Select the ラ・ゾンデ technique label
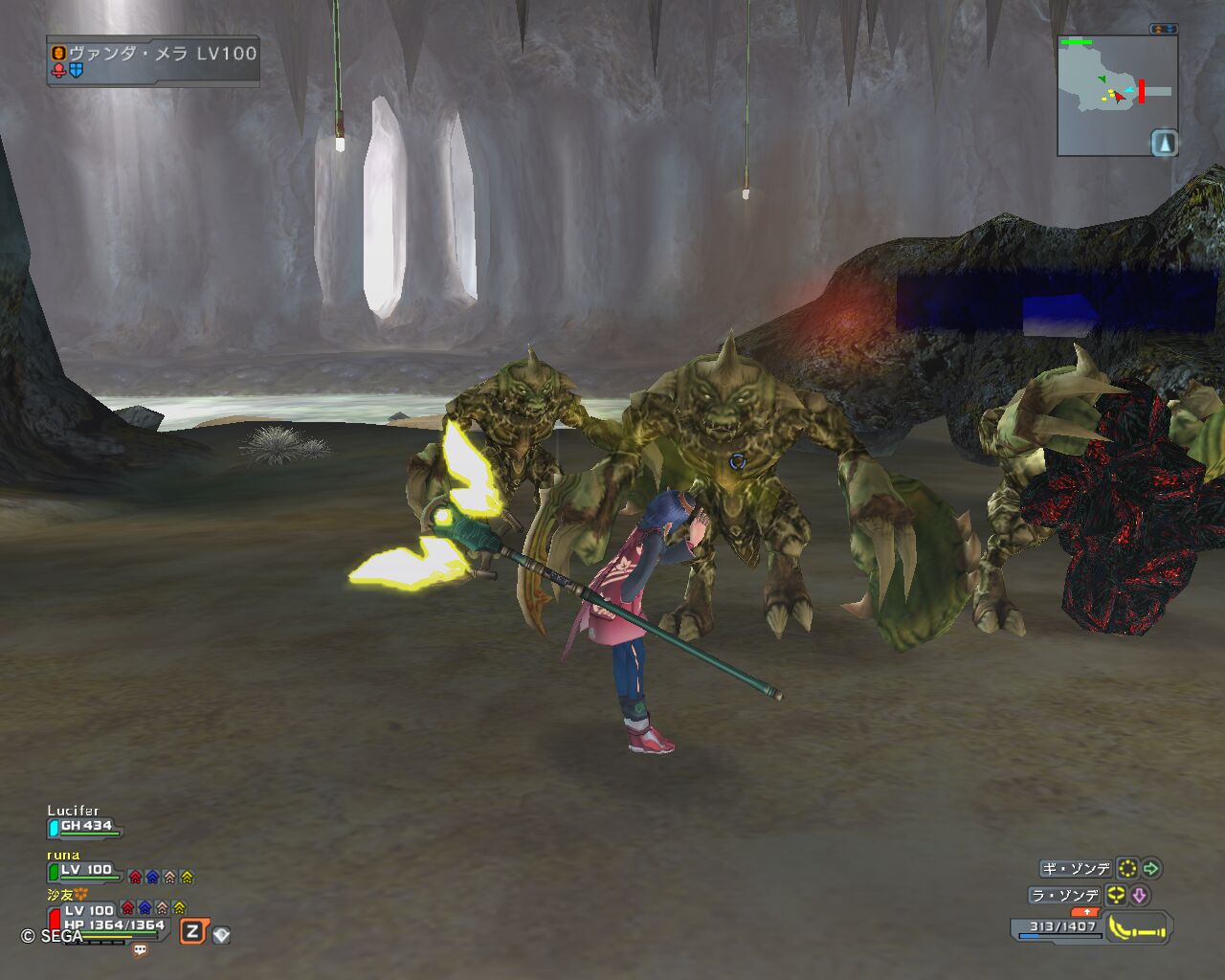 point(1065,896)
